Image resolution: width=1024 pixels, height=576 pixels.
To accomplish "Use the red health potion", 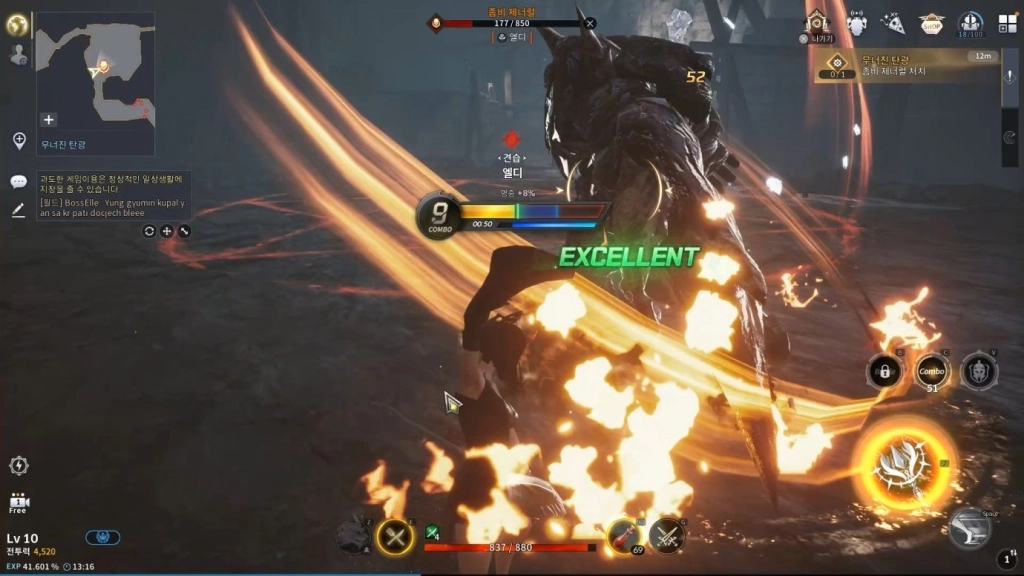I will click(623, 535).
